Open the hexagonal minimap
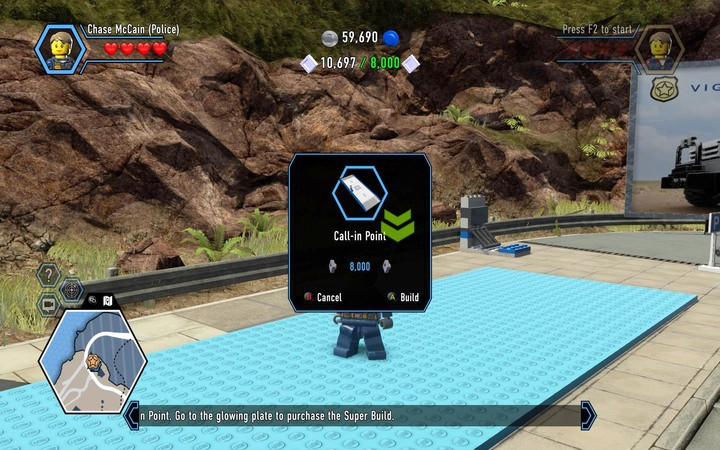This screenshot has height=450, width=720. [x=93, y=361]
